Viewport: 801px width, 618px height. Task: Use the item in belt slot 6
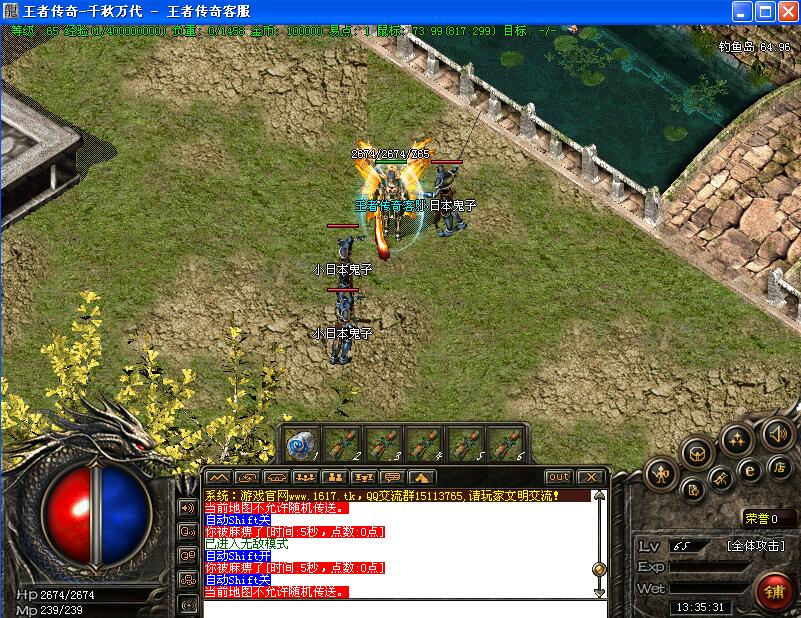point(506,444)
